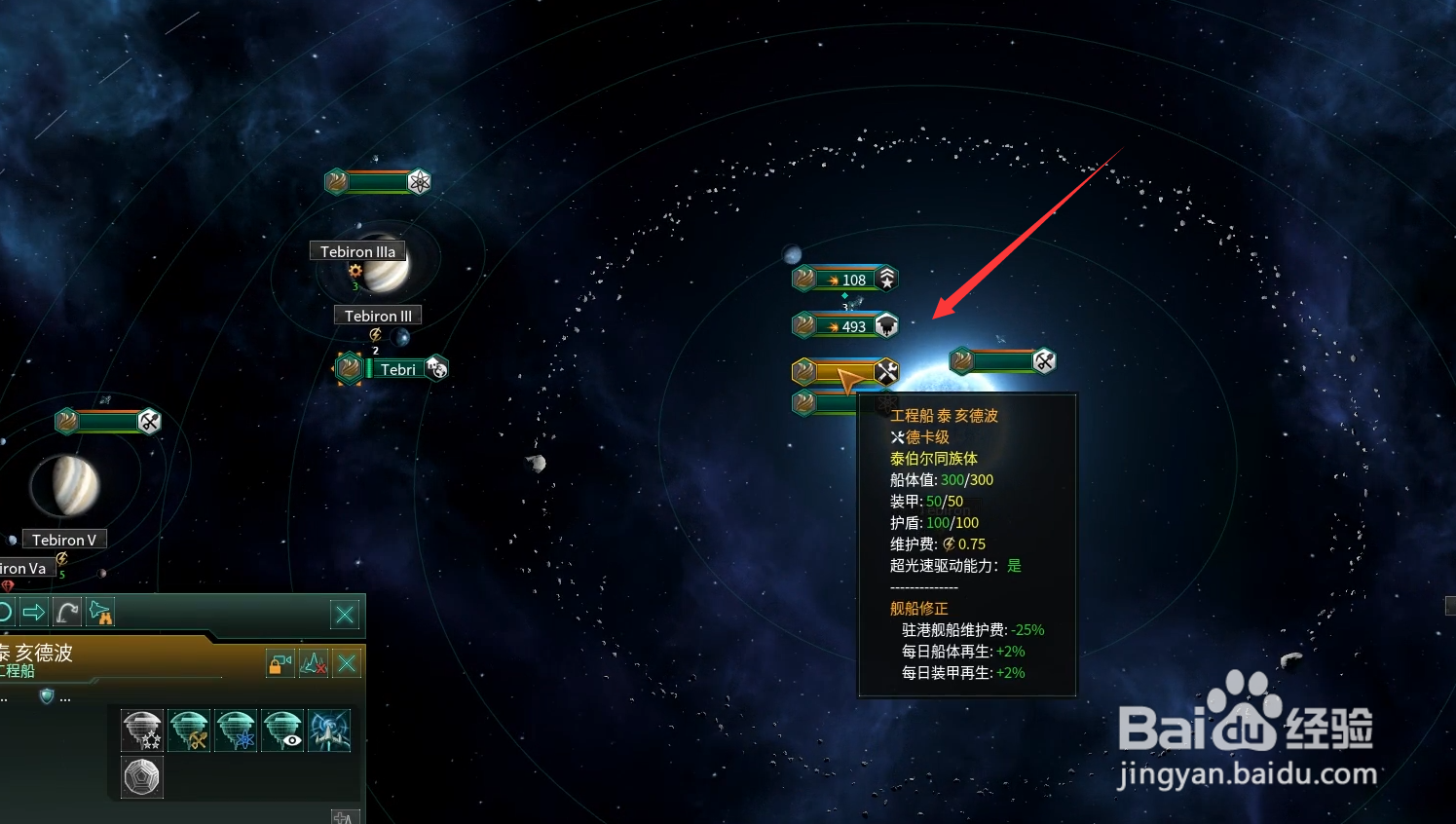The width and height of the screenshot is (1456, 824).
Task: Expand the right ellipsis in the ship panel
Action: (x=65, y=697)
